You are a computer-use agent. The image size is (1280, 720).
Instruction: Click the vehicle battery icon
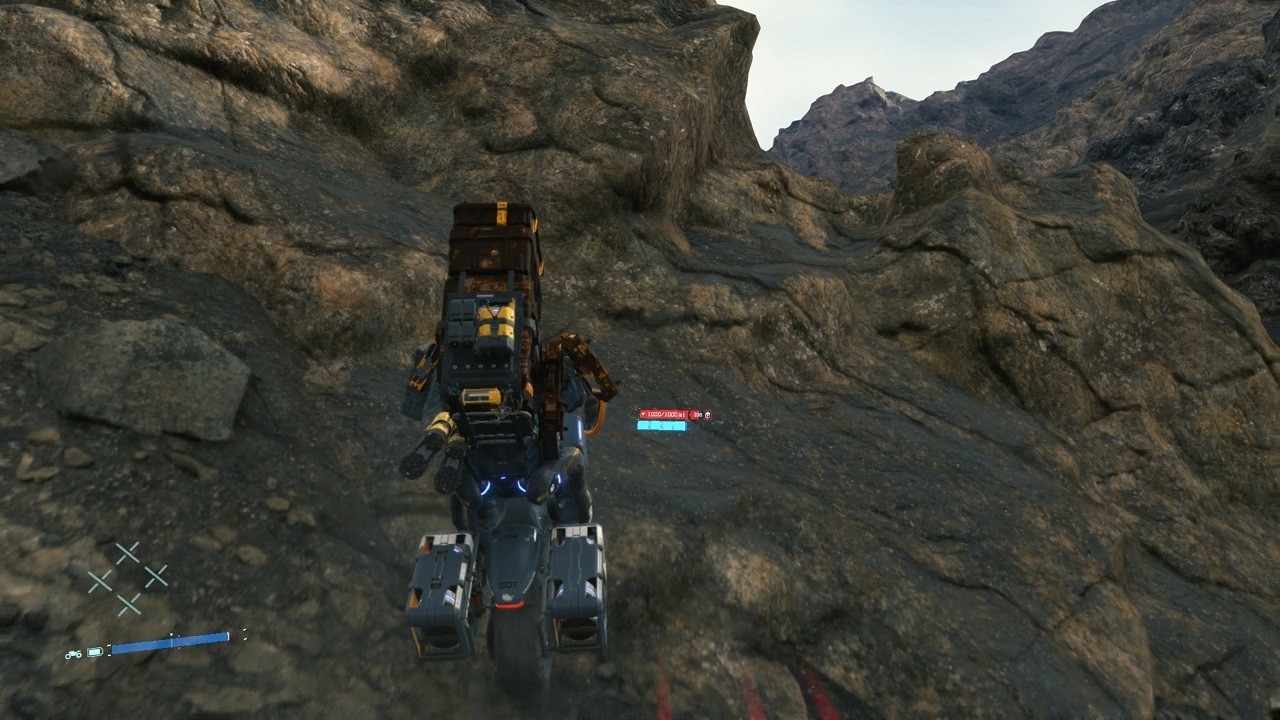(95, 653)
